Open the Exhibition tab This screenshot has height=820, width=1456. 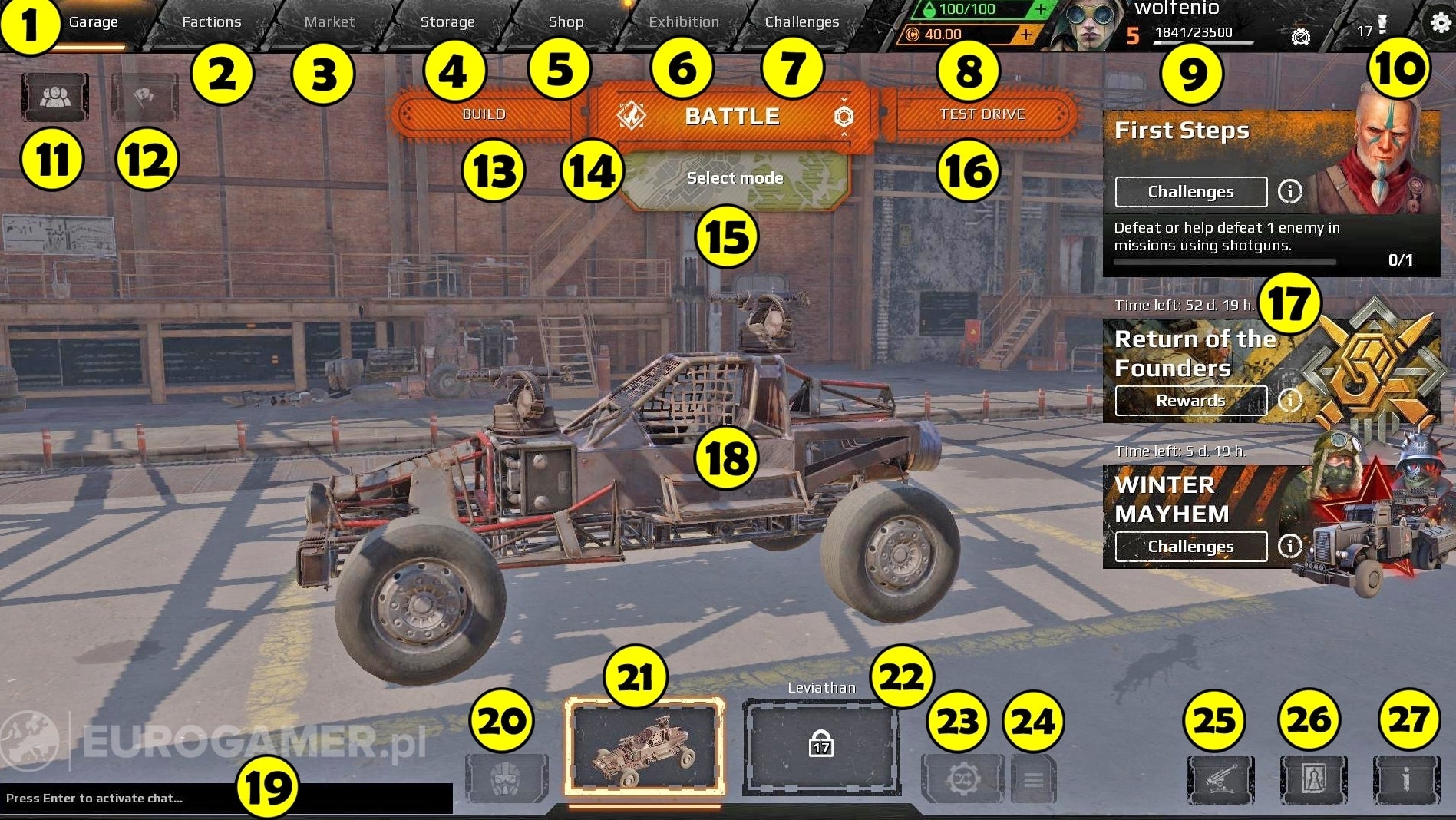682,22
